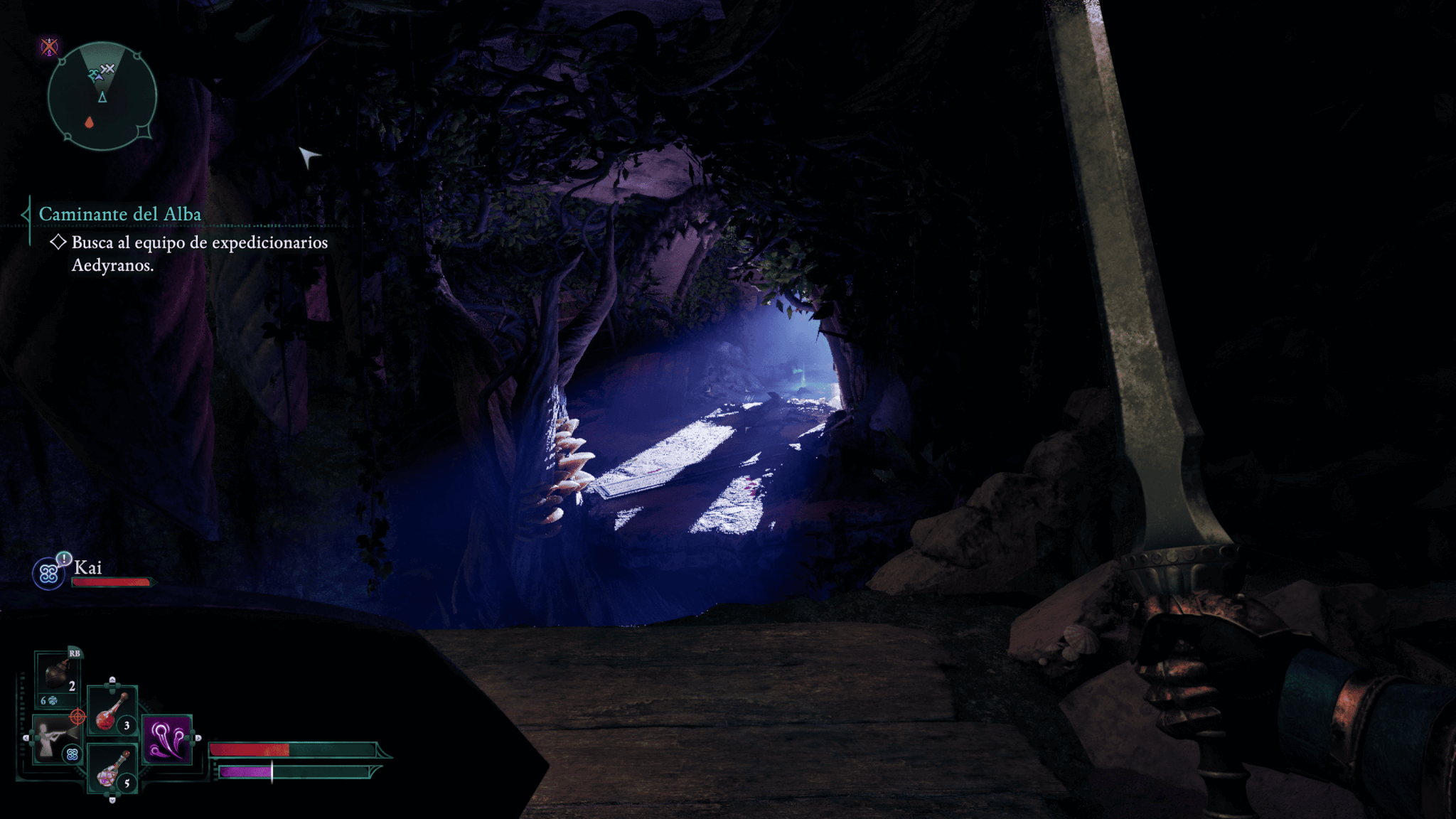Viewport: 1456px width, 819px height.
Task: Click the circular minimap
Action: 102,96
